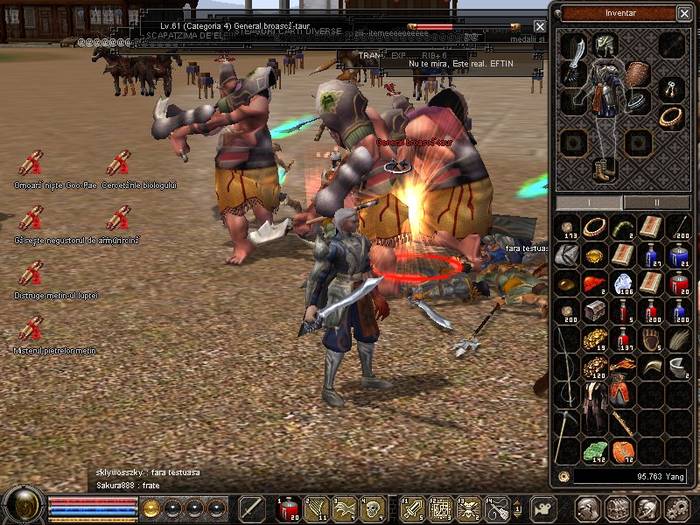Switch to inventory page I
The height and width of the screenshot is (525, 700).
[588, 202]
